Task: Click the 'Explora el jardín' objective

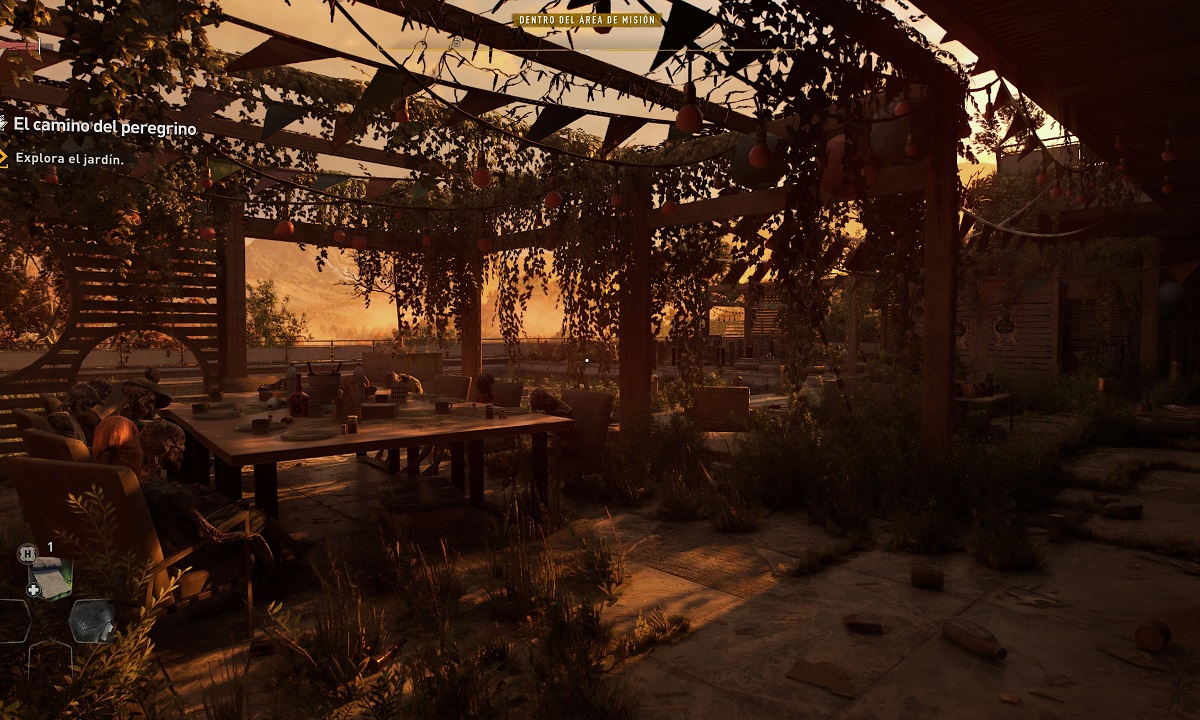Action: pyautogui.click(x=69, y=158)
